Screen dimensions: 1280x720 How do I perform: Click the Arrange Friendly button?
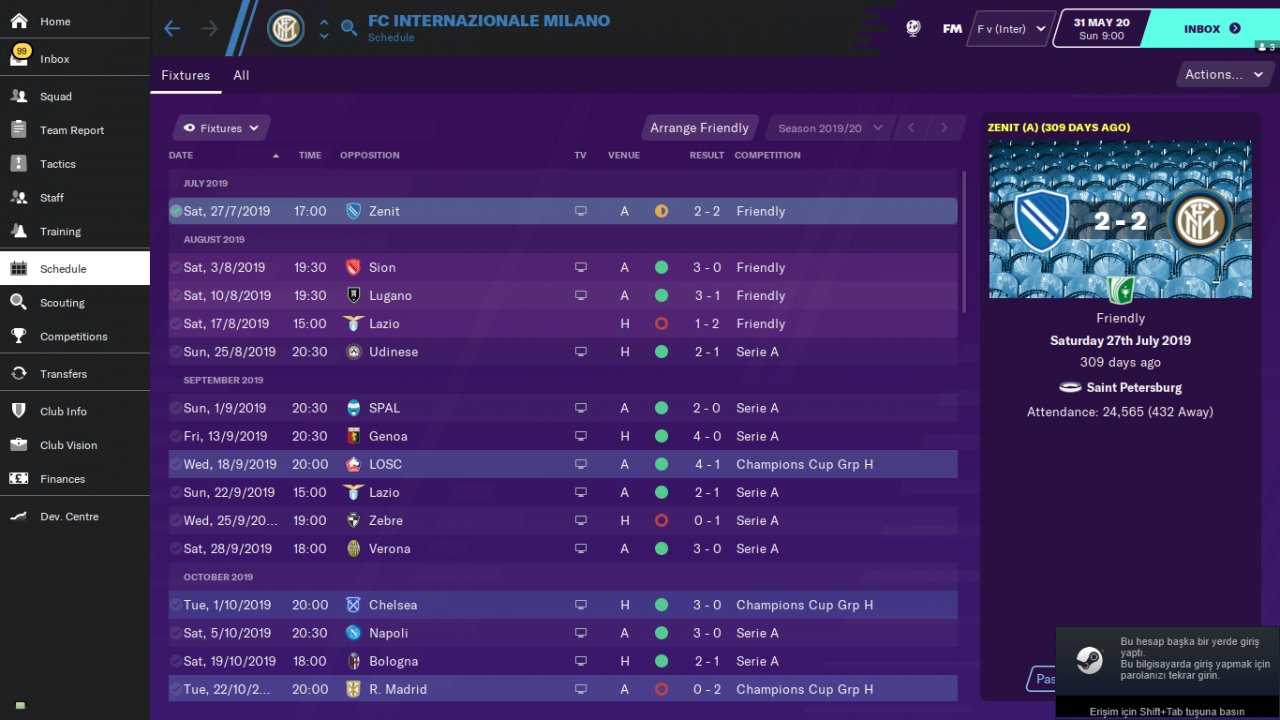click(x=699, y=128)
